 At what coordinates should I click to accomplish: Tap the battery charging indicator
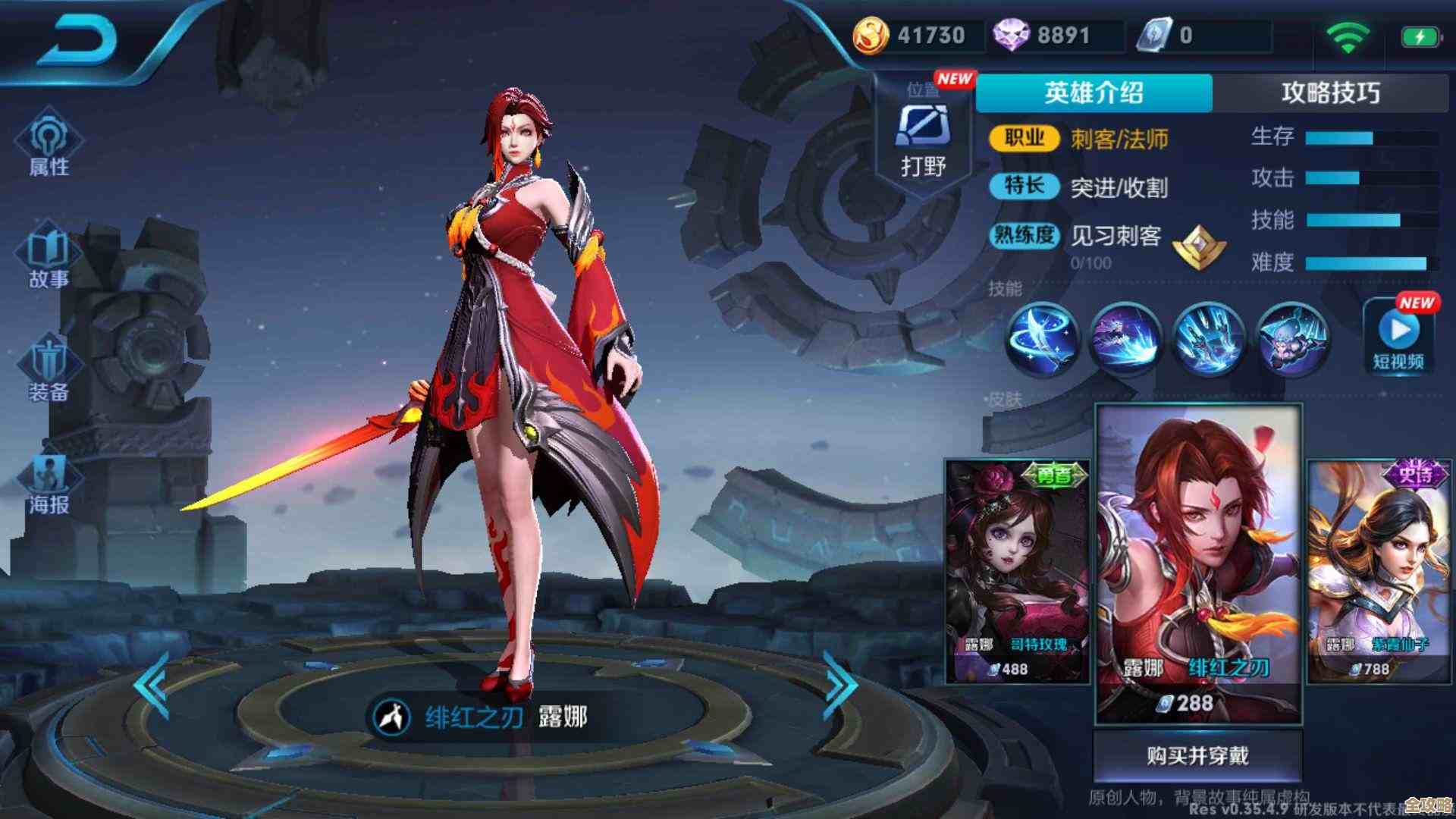click(x=1420, y=34)
